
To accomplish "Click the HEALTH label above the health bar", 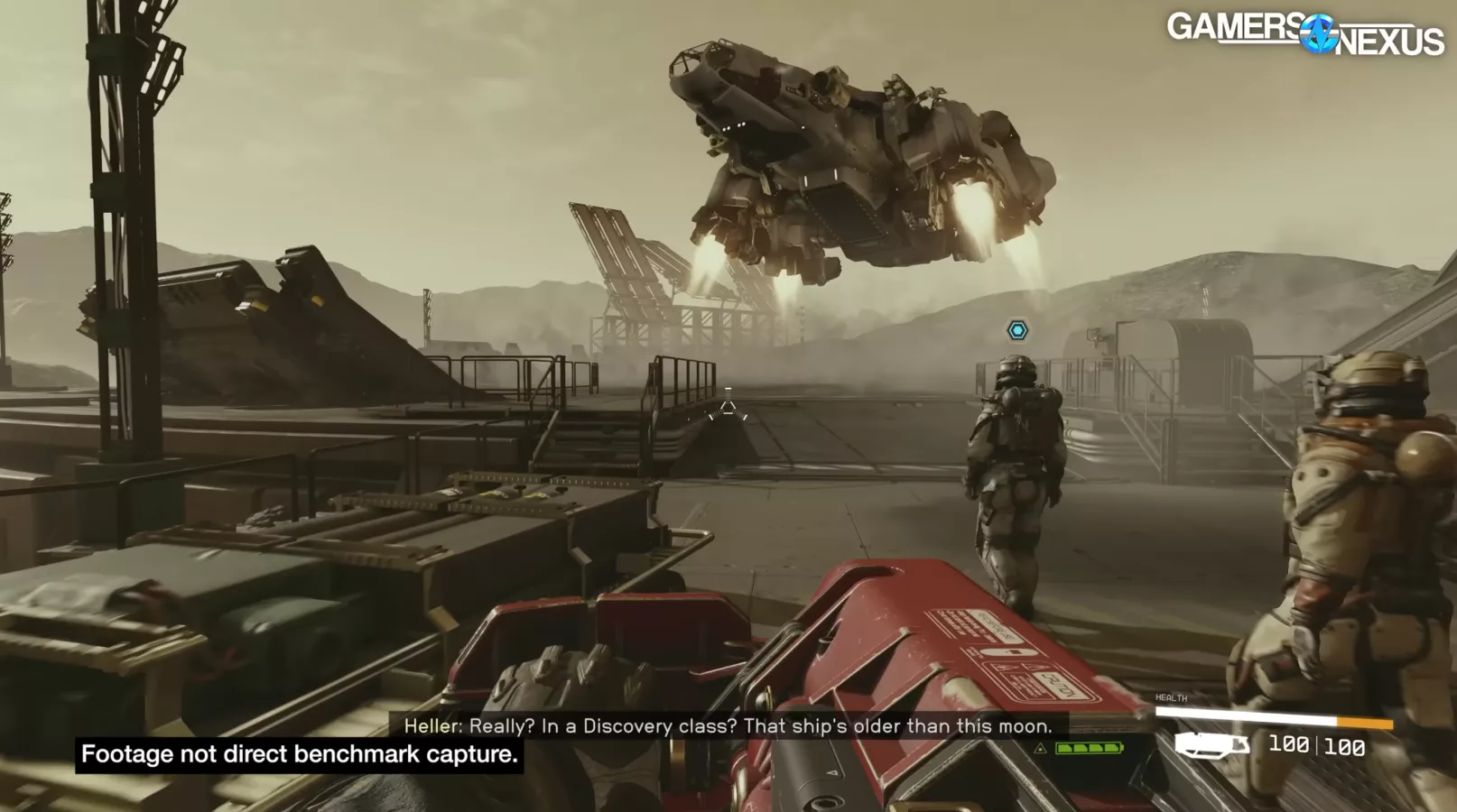I will pos(1170,697).
